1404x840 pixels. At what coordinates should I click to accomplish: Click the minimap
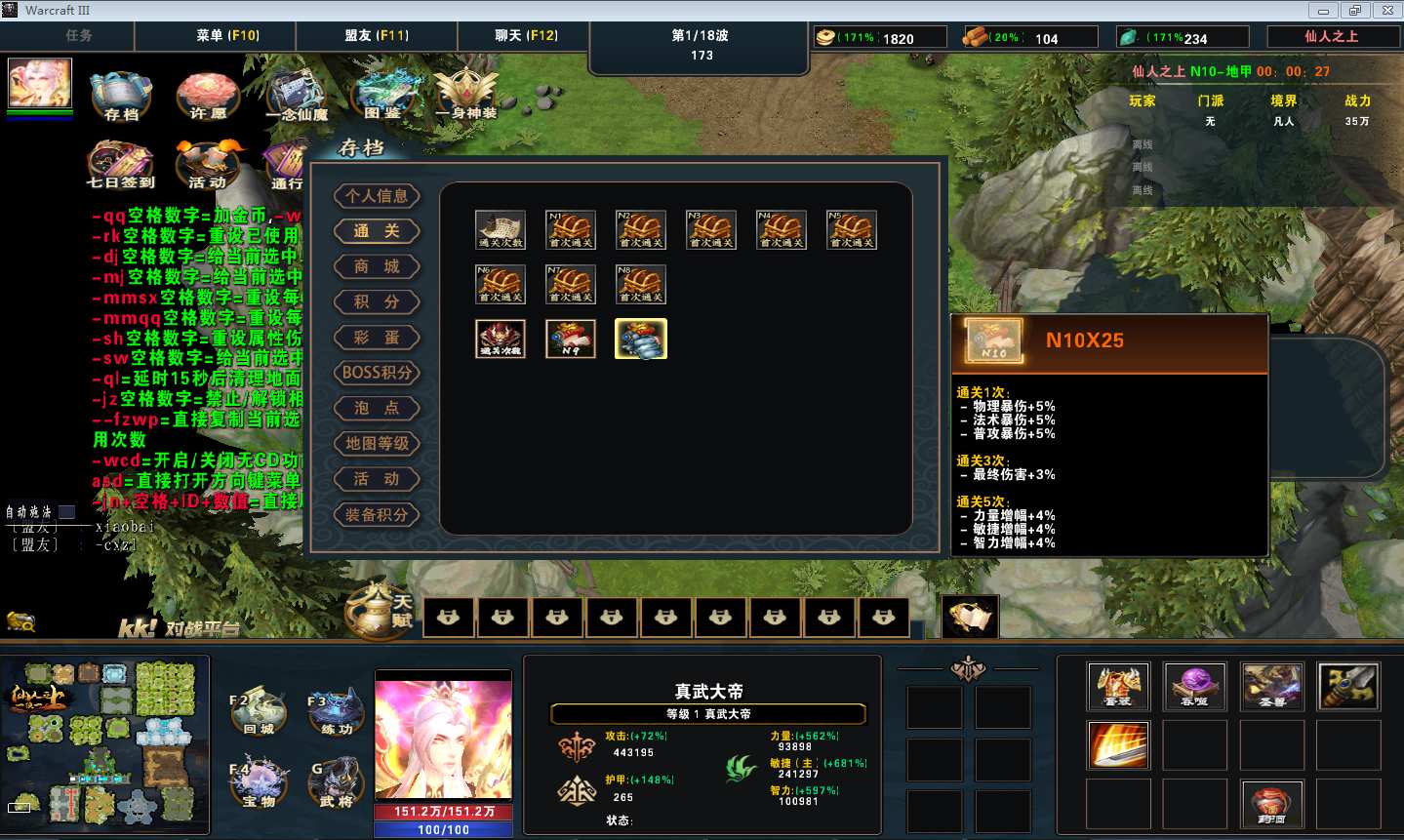(104, 745)
